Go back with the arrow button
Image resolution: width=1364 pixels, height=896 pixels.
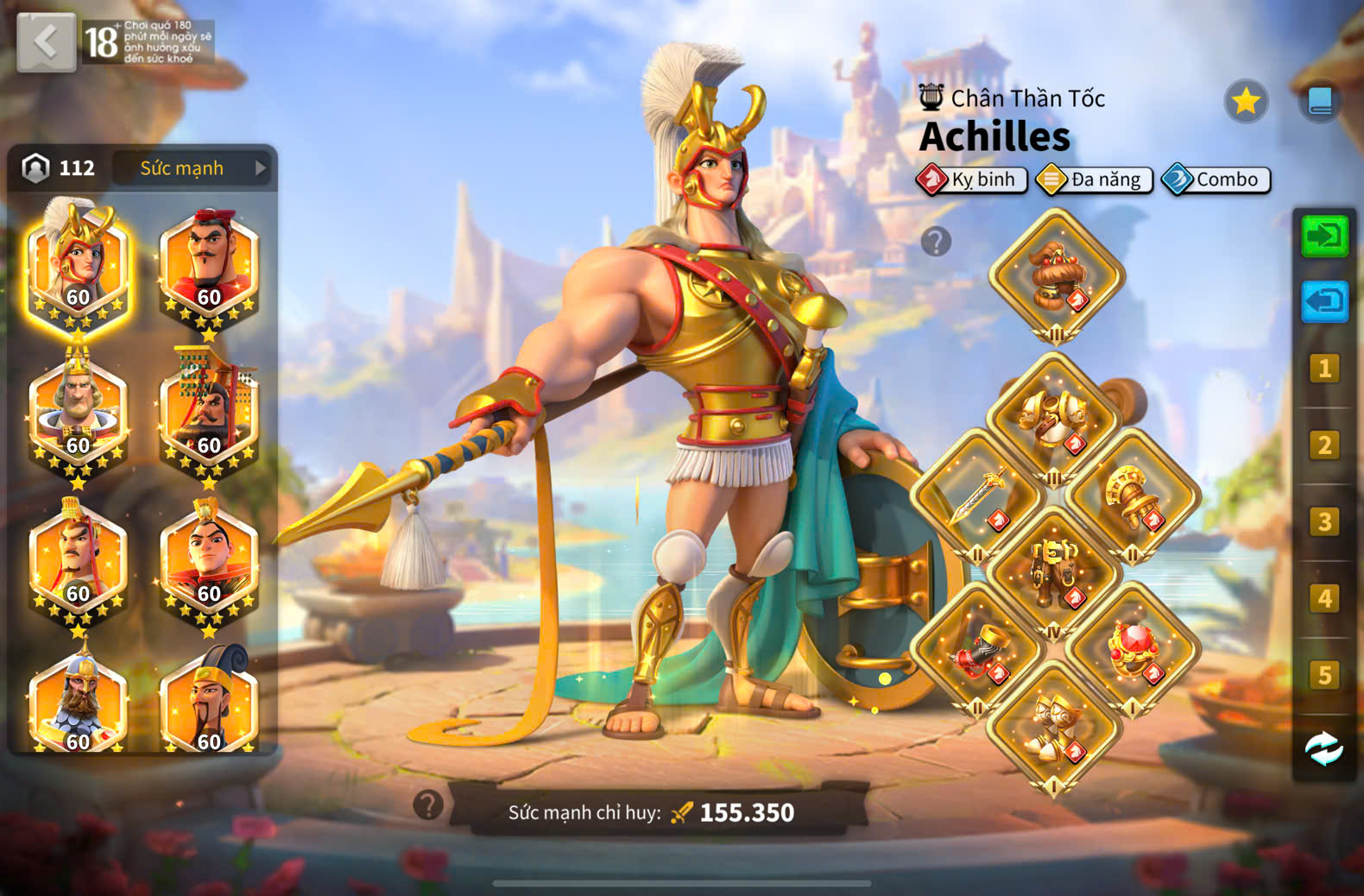coord(46,41)
